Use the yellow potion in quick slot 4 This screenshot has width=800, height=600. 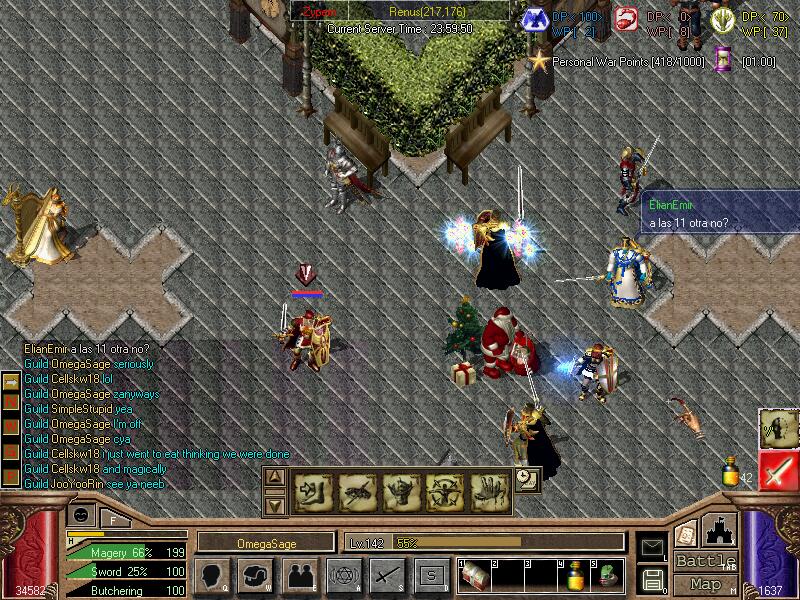coord(576,576)
